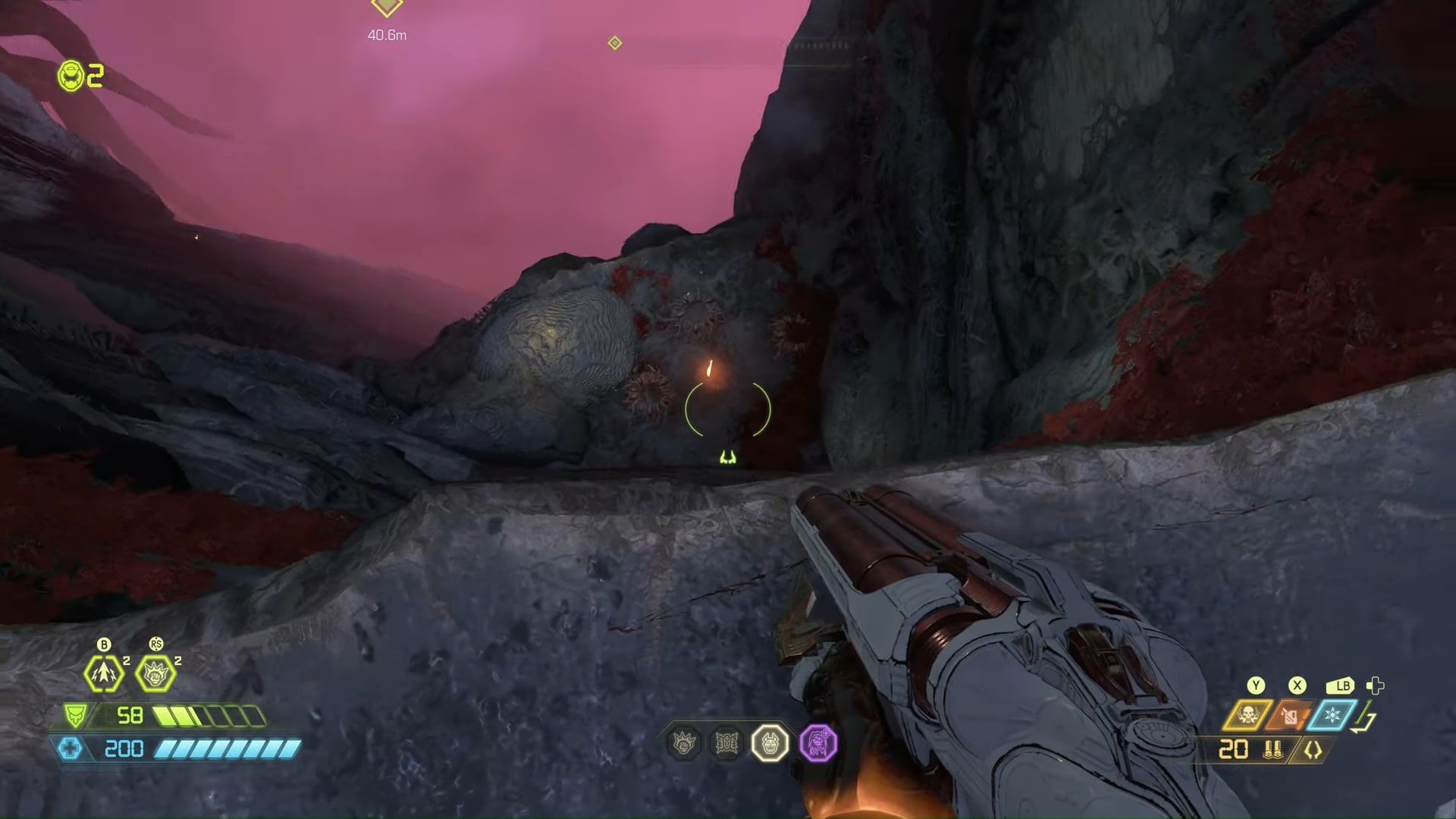Viewport: 1456px width, 819px height.
Task: Click the shotgun shells ammo icon
Action: 1272,750
